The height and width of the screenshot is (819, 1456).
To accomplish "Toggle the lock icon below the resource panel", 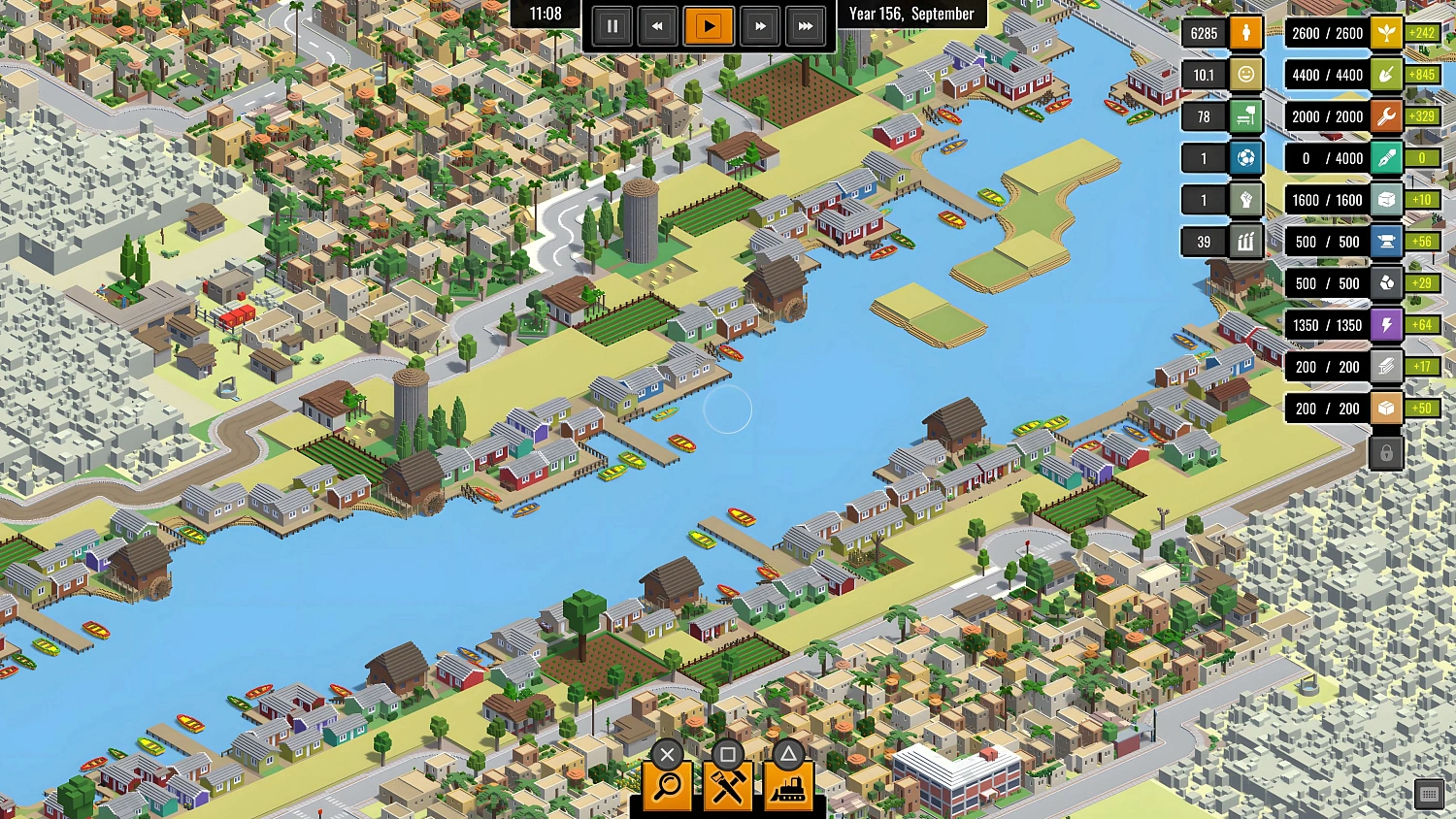I will click(1386, 450).
